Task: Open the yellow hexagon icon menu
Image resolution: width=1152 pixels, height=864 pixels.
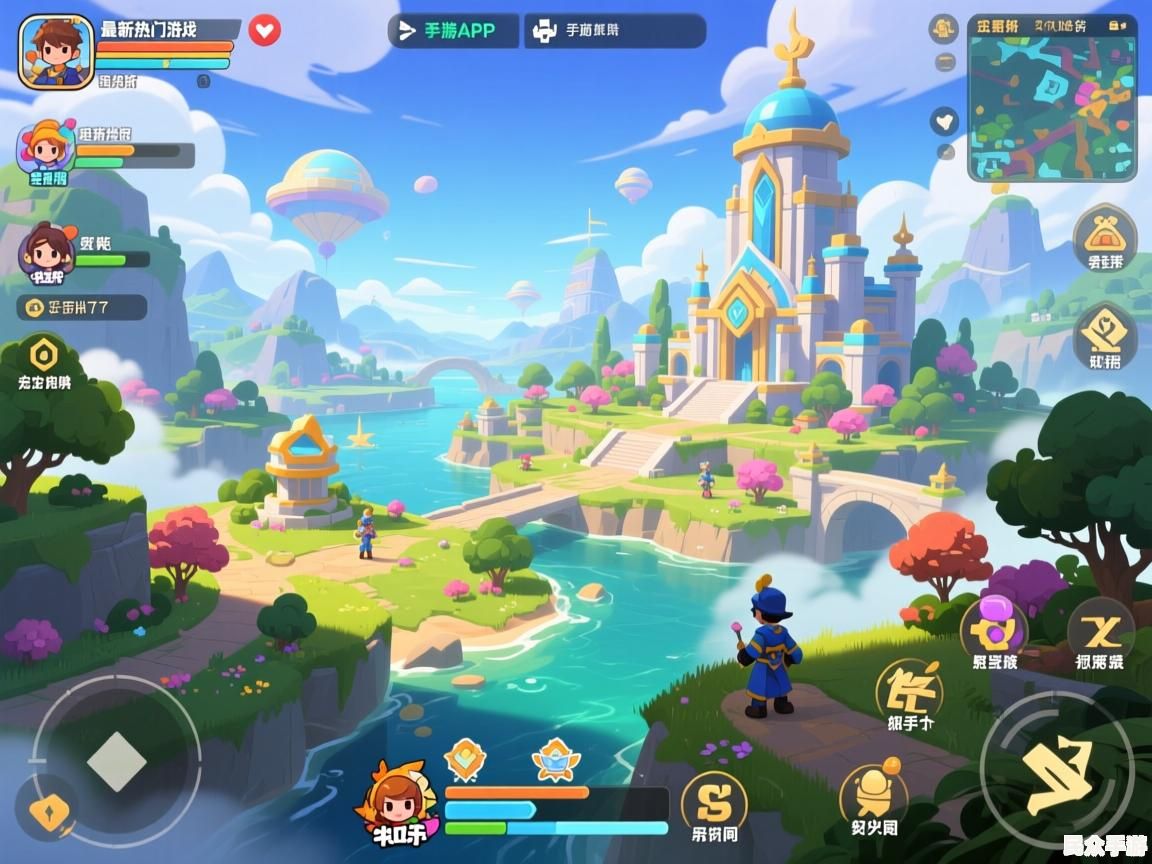Action: [x=44, y=355]
